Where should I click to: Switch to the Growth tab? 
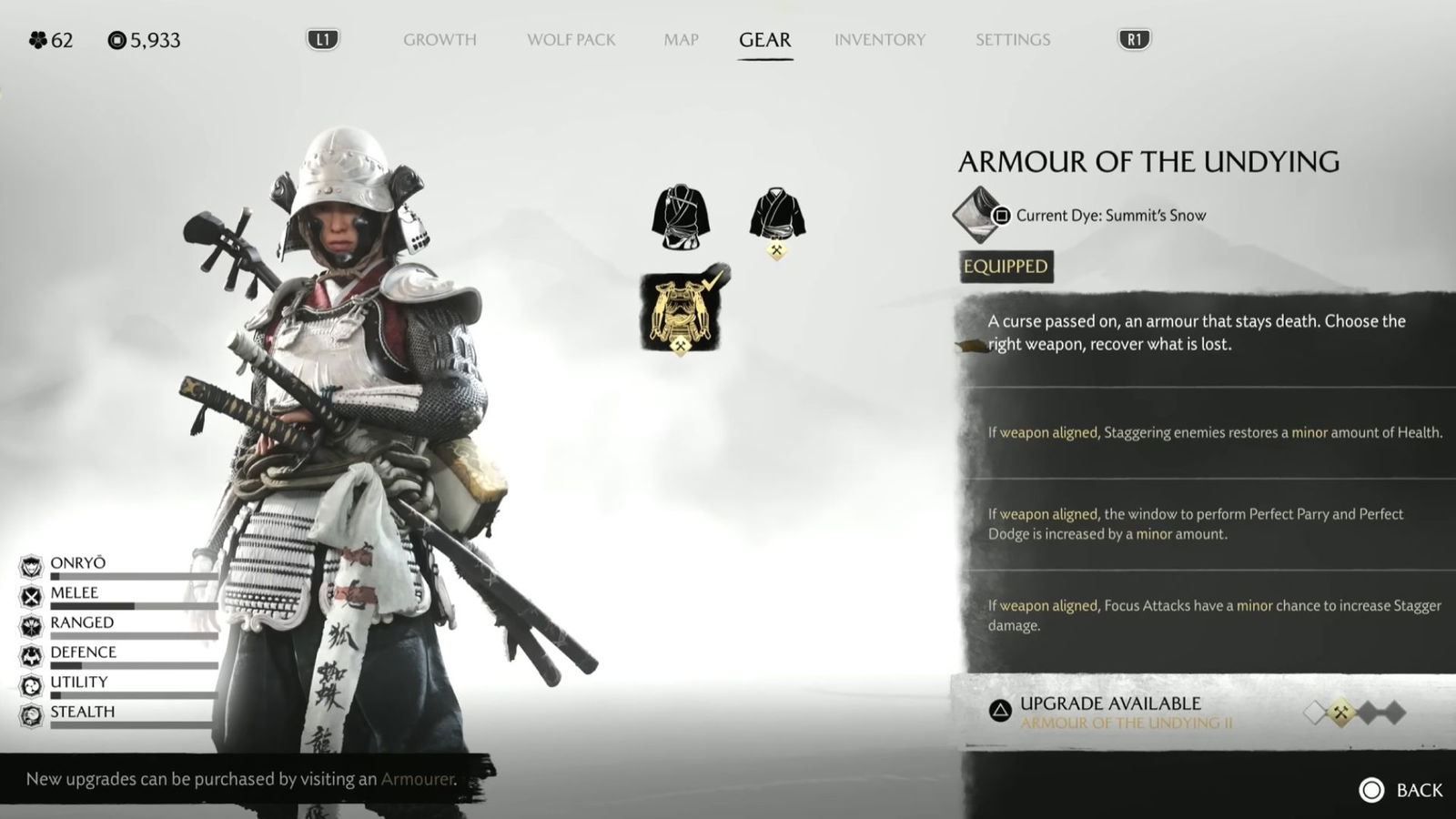(x=440, y=40)
